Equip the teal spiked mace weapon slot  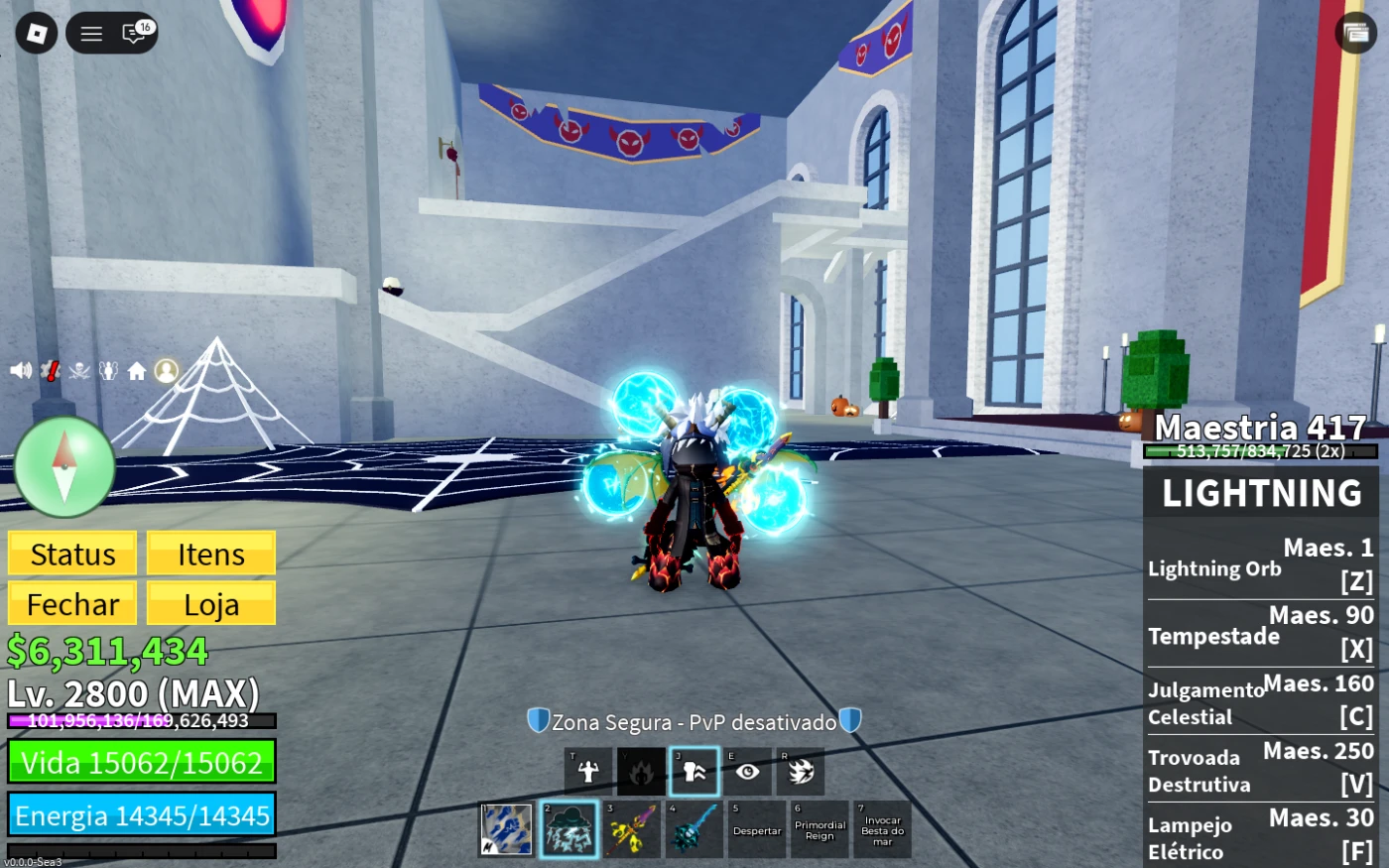coord(694,829)
